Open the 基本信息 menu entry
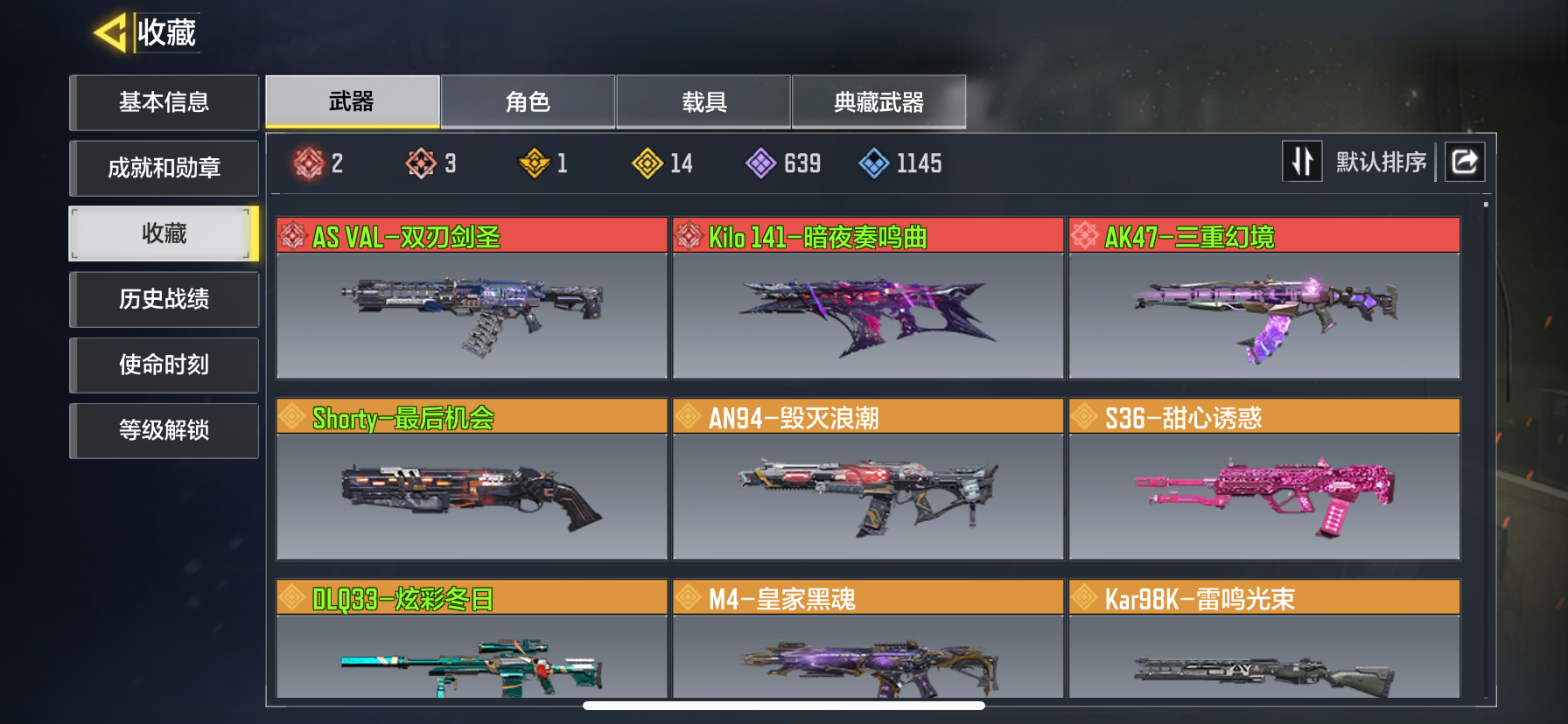 164,102
